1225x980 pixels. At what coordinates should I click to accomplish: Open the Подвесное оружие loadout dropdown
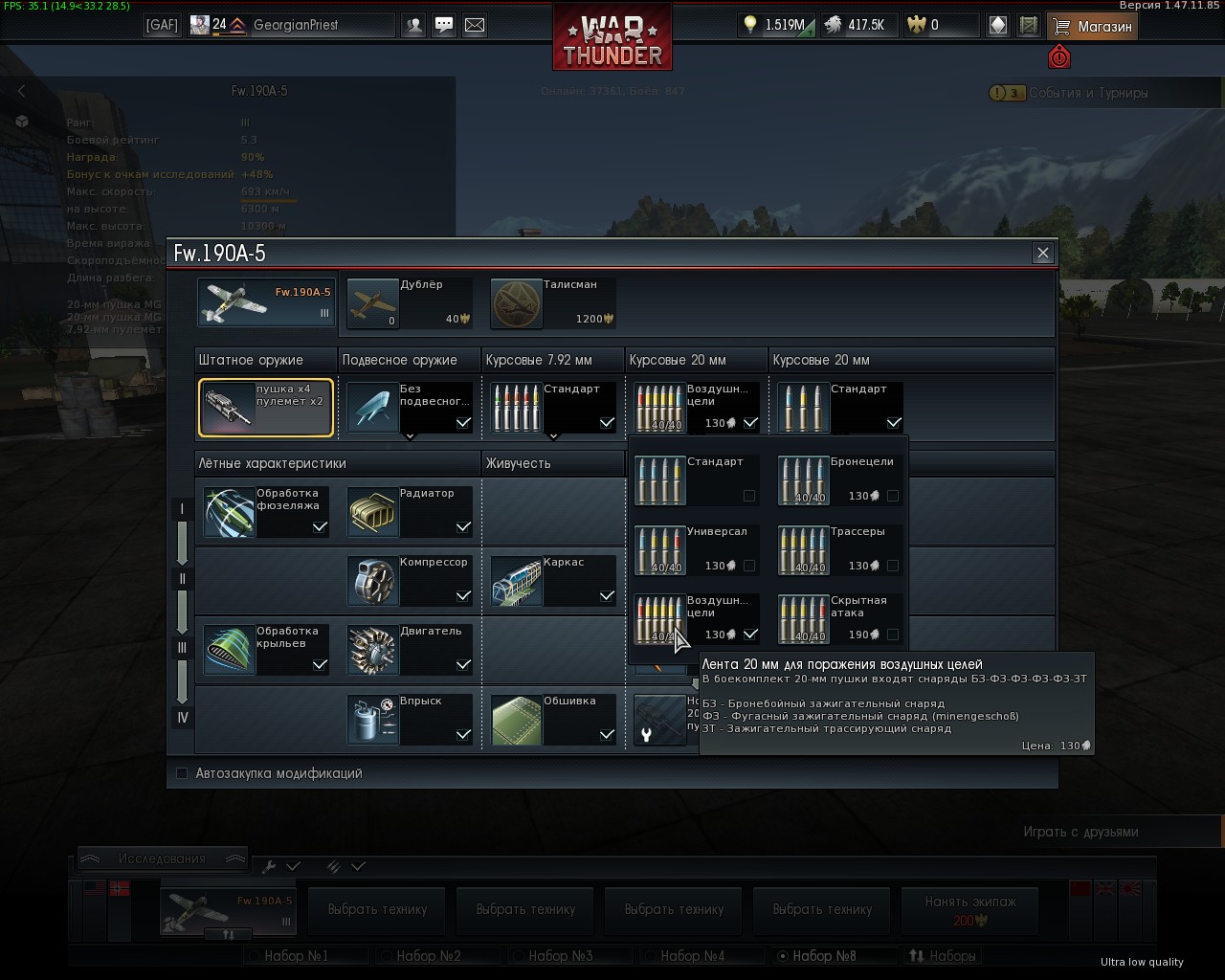pyautogui.click(x=409, y=407)
